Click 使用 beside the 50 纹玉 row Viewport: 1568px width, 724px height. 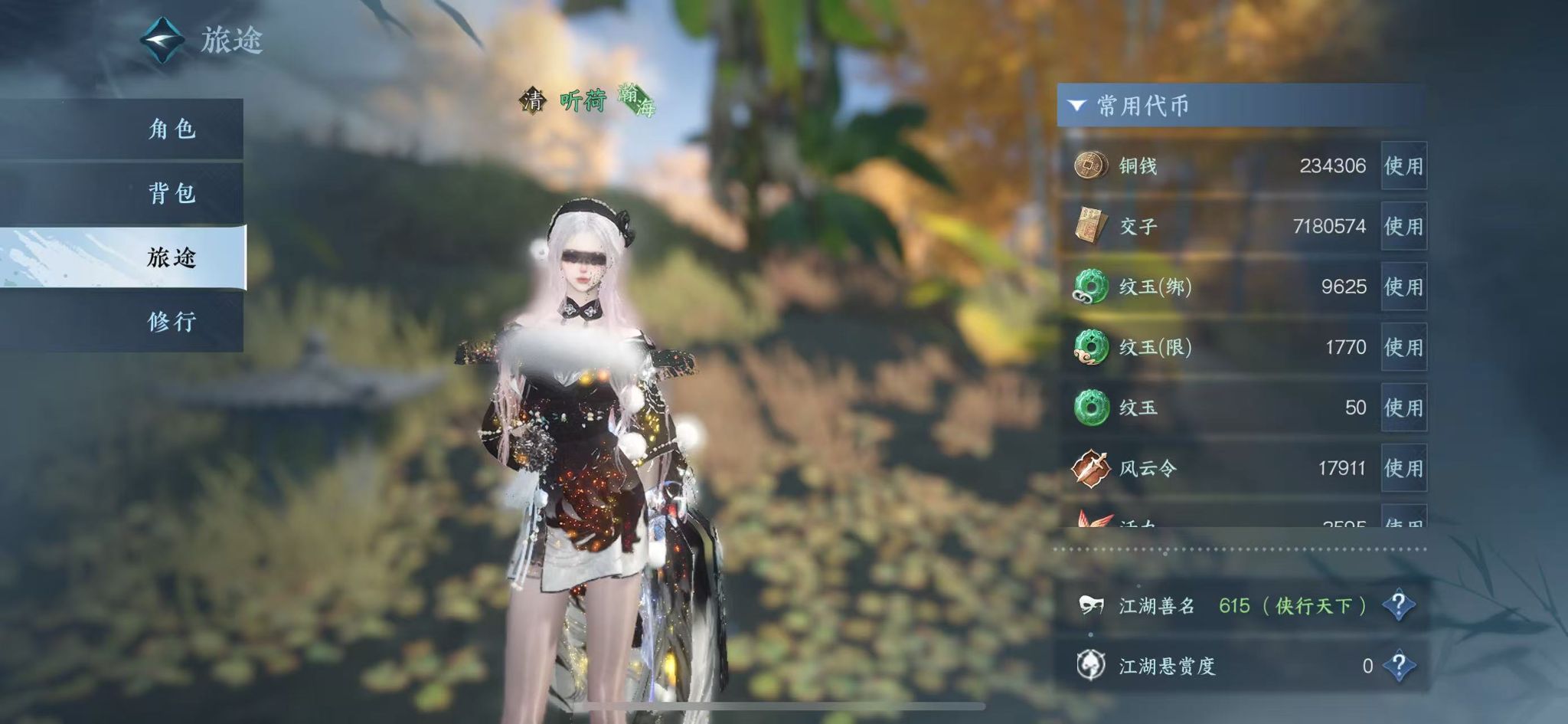coord(1403,408)
